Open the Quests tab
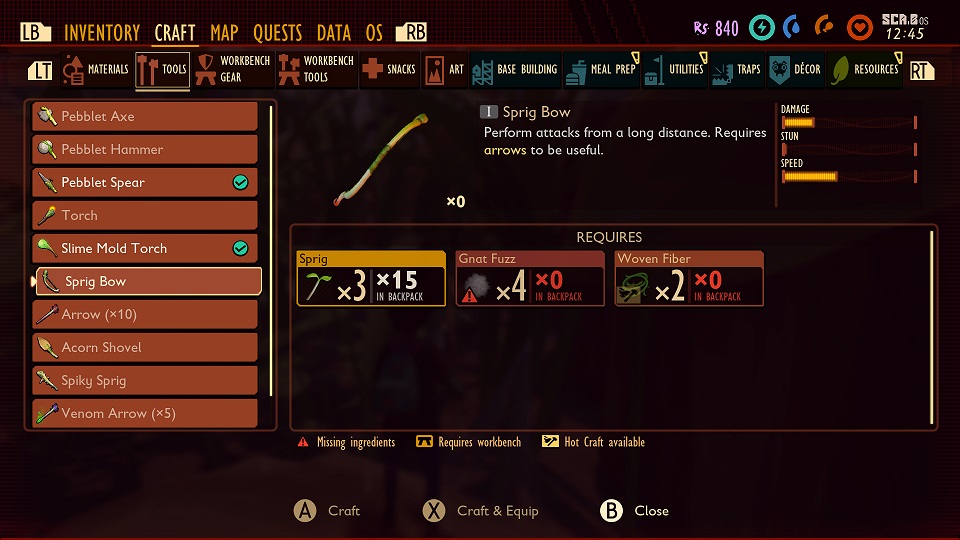Image resolution: width=960 pixels, height=540 pixels. [277, 33]
